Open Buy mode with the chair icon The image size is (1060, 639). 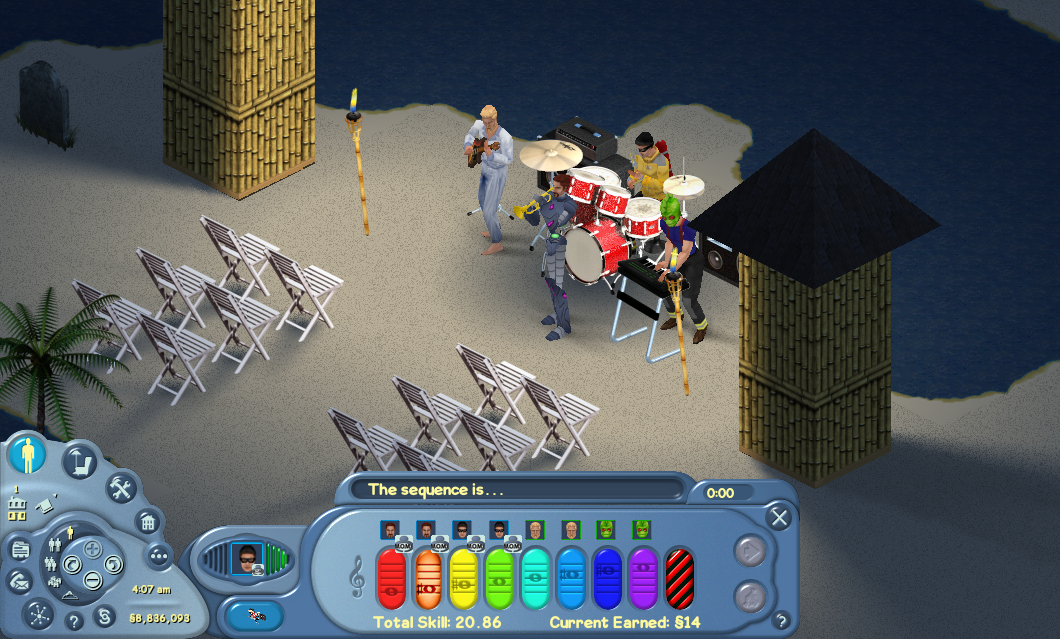(79, 462)
